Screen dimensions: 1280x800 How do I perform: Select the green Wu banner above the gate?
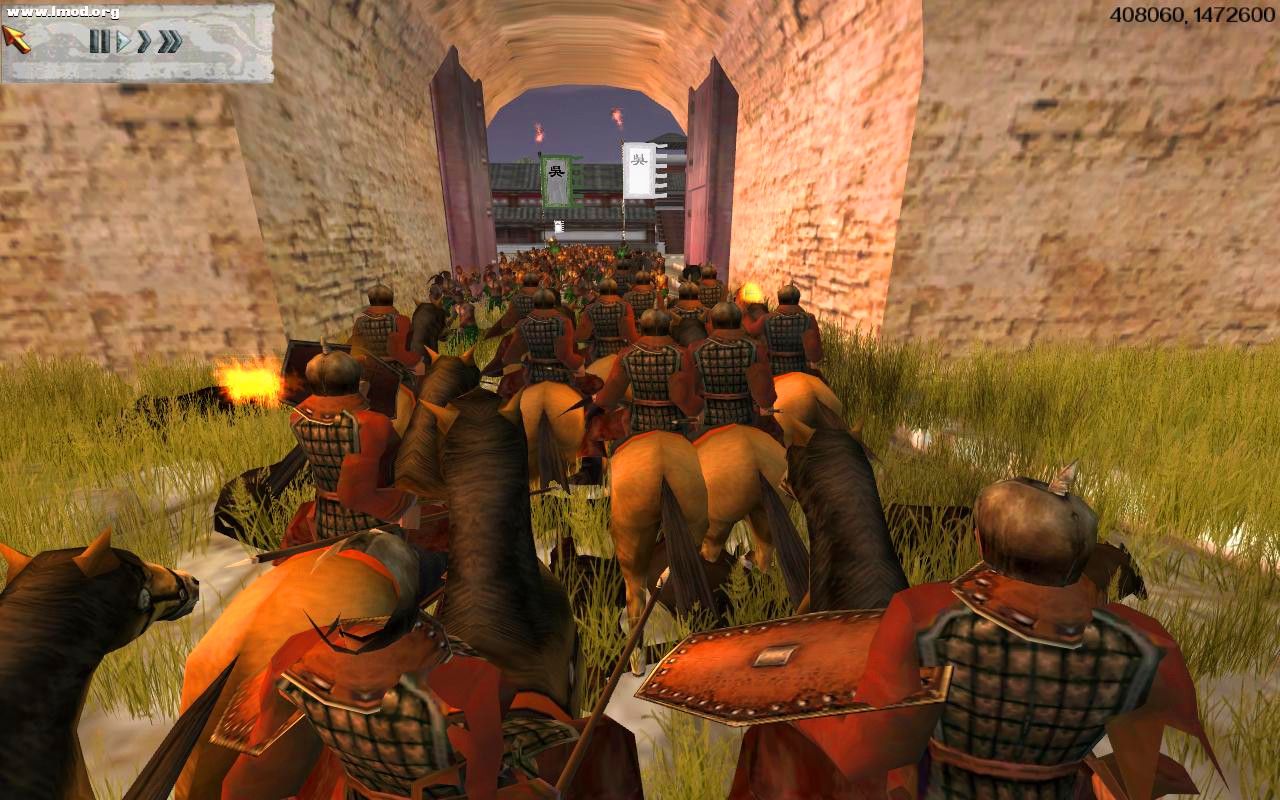pyautogui.click(x=557, y=180)
